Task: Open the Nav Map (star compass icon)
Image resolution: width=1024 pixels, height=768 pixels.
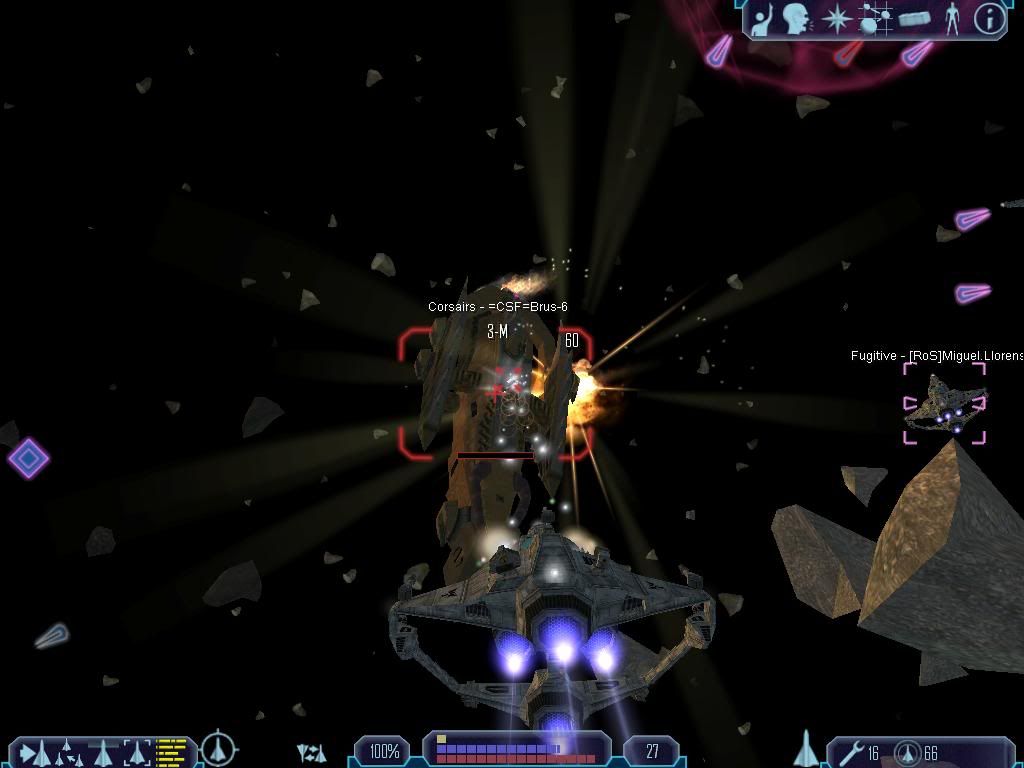Action: (x=835, y=18)
